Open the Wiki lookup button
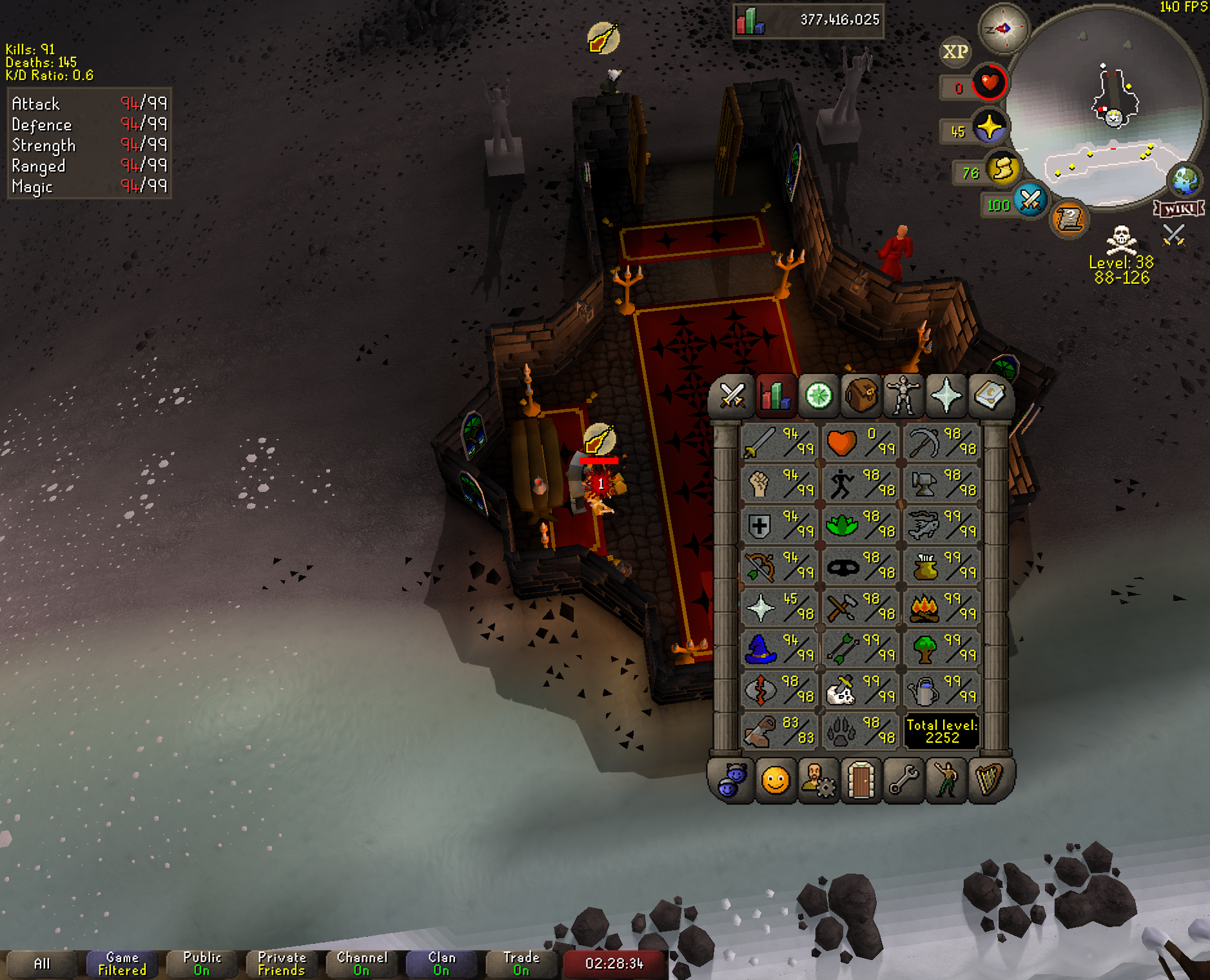The image size is (1210, 980). (x=1179, y=208)
